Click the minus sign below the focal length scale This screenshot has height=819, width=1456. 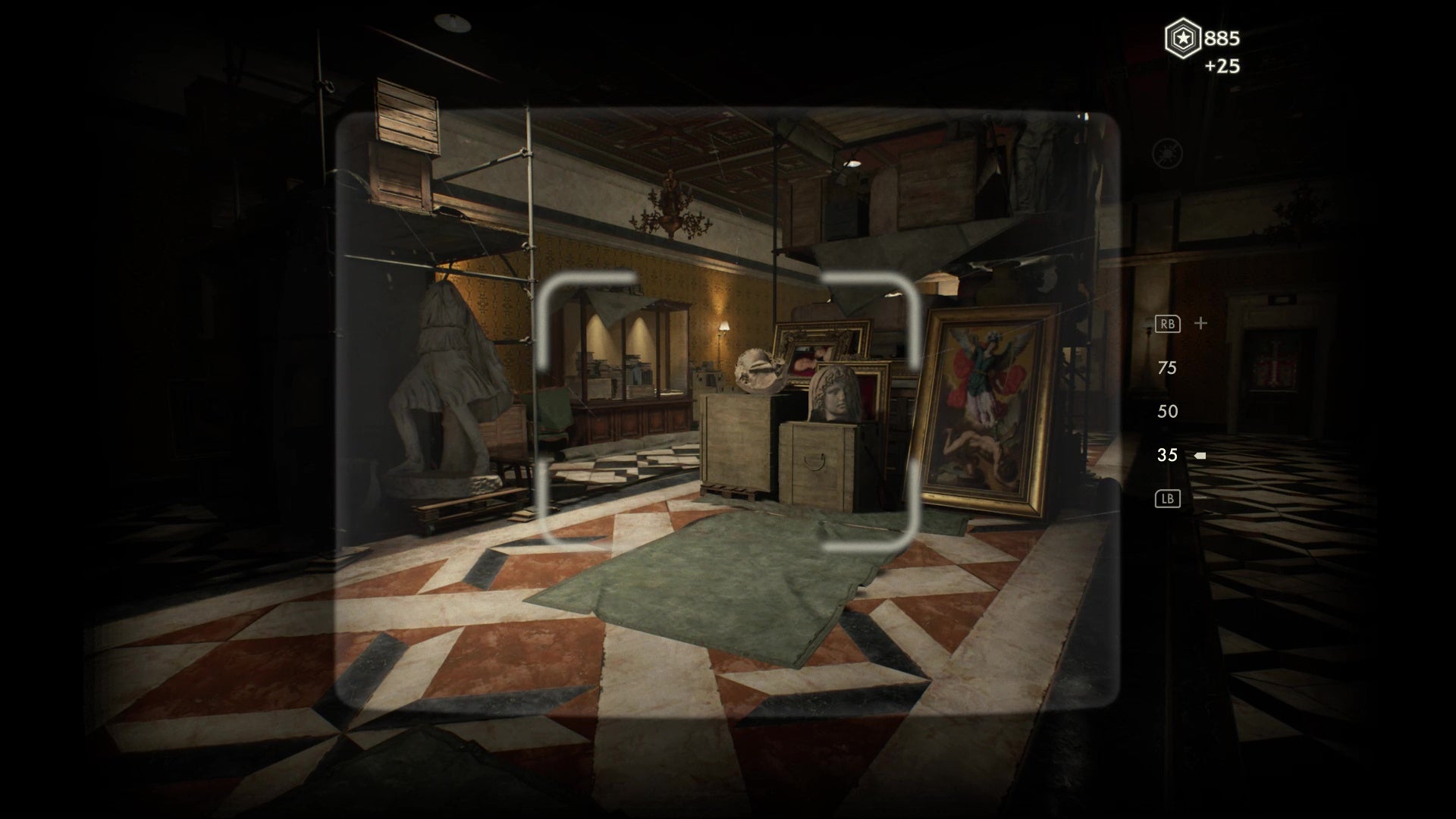(1200, 498)
